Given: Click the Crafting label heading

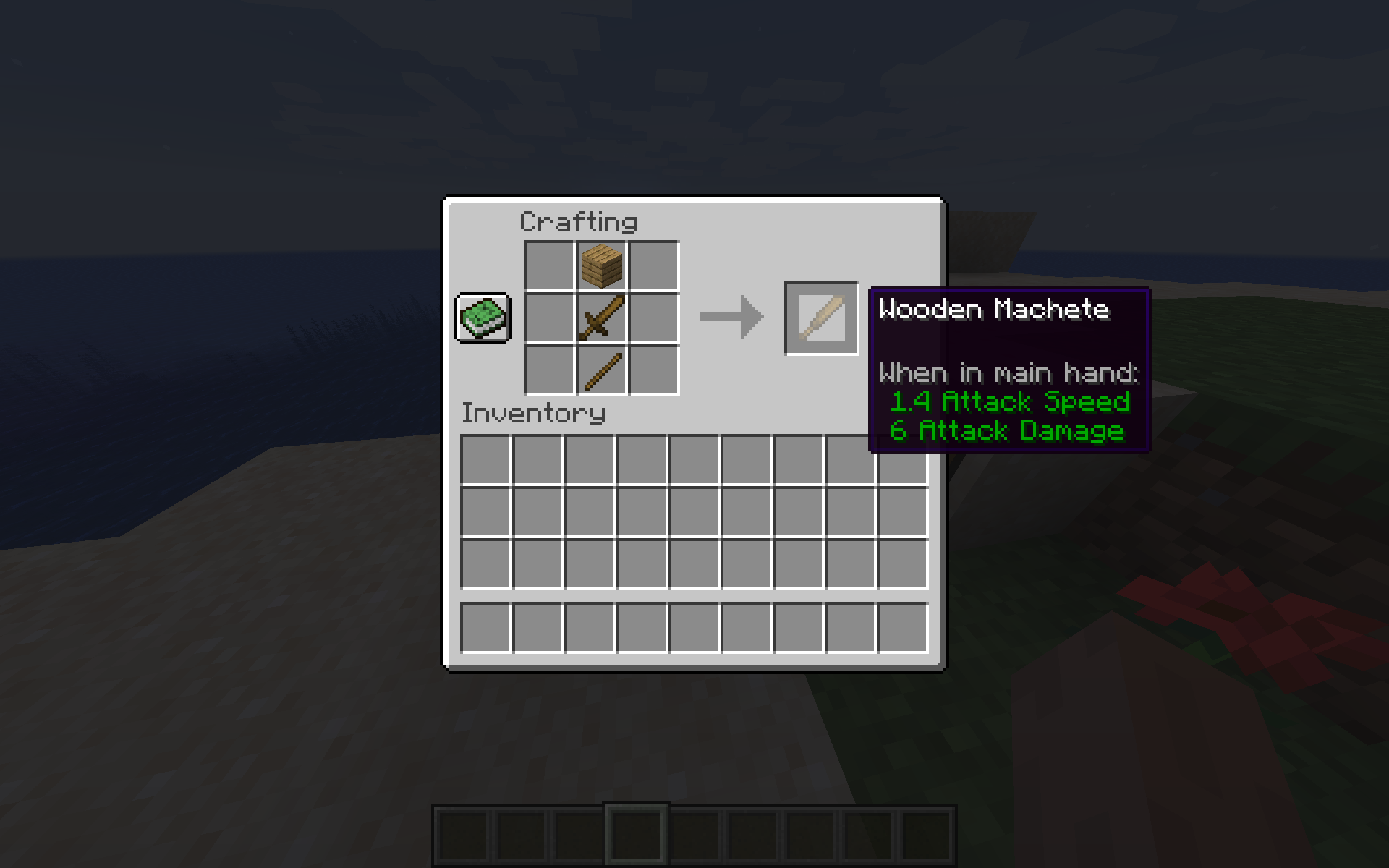Looking at the screenshot, I should coord(579,222).
